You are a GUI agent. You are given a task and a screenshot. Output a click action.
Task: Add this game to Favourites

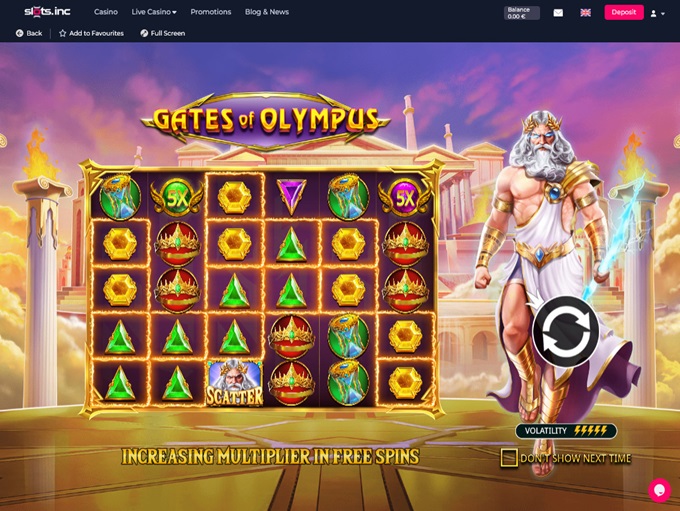click(x=91, y=33)
